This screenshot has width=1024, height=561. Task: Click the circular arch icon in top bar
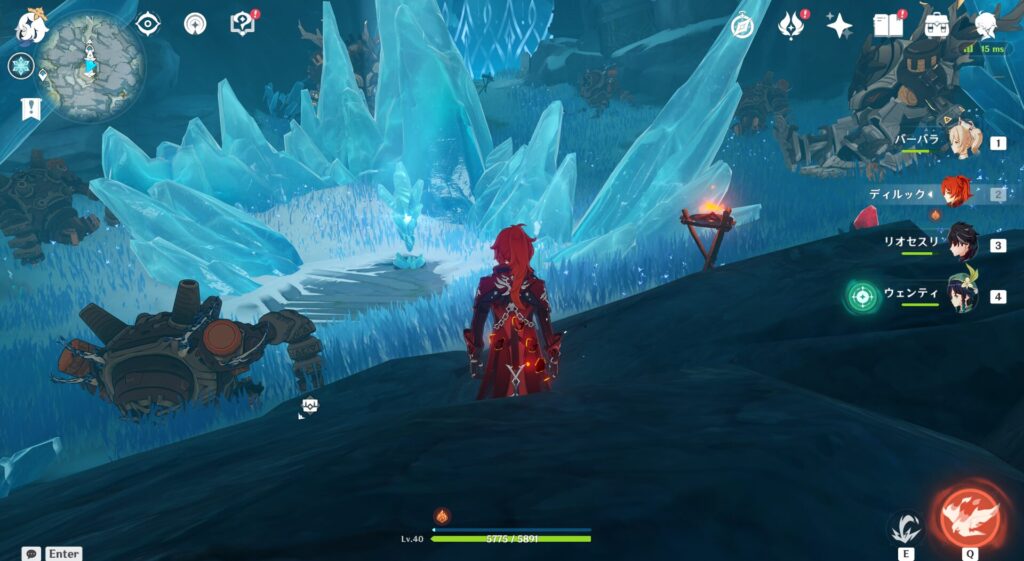[x=195, y=23]
